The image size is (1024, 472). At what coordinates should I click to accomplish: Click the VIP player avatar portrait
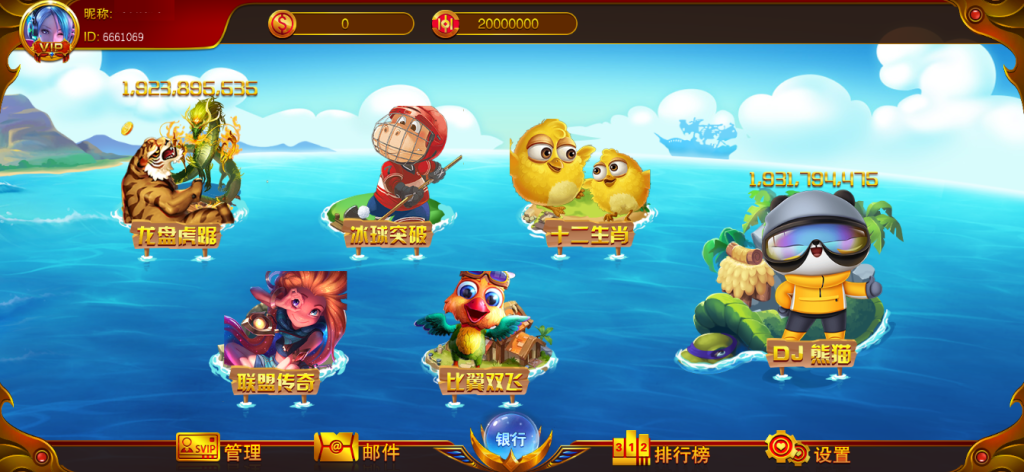[48, 30]
